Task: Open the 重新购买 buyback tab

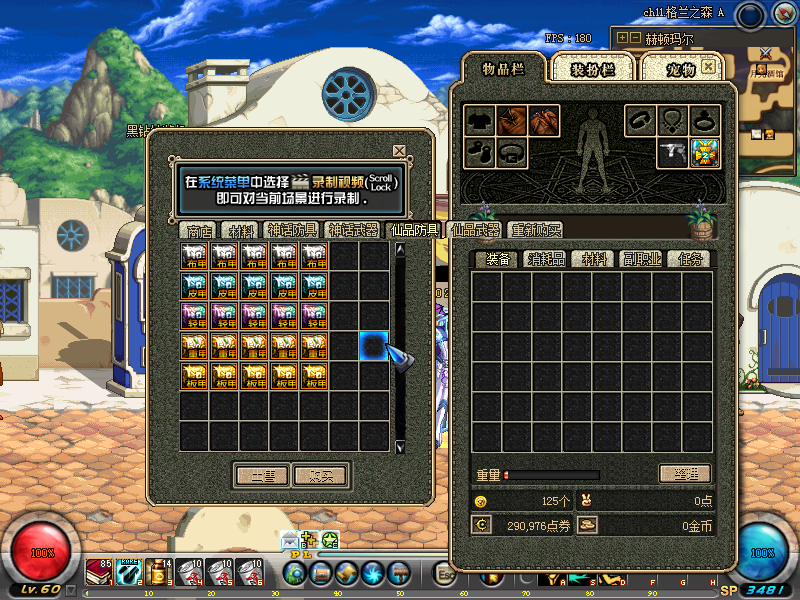Action: coord(535,231)
